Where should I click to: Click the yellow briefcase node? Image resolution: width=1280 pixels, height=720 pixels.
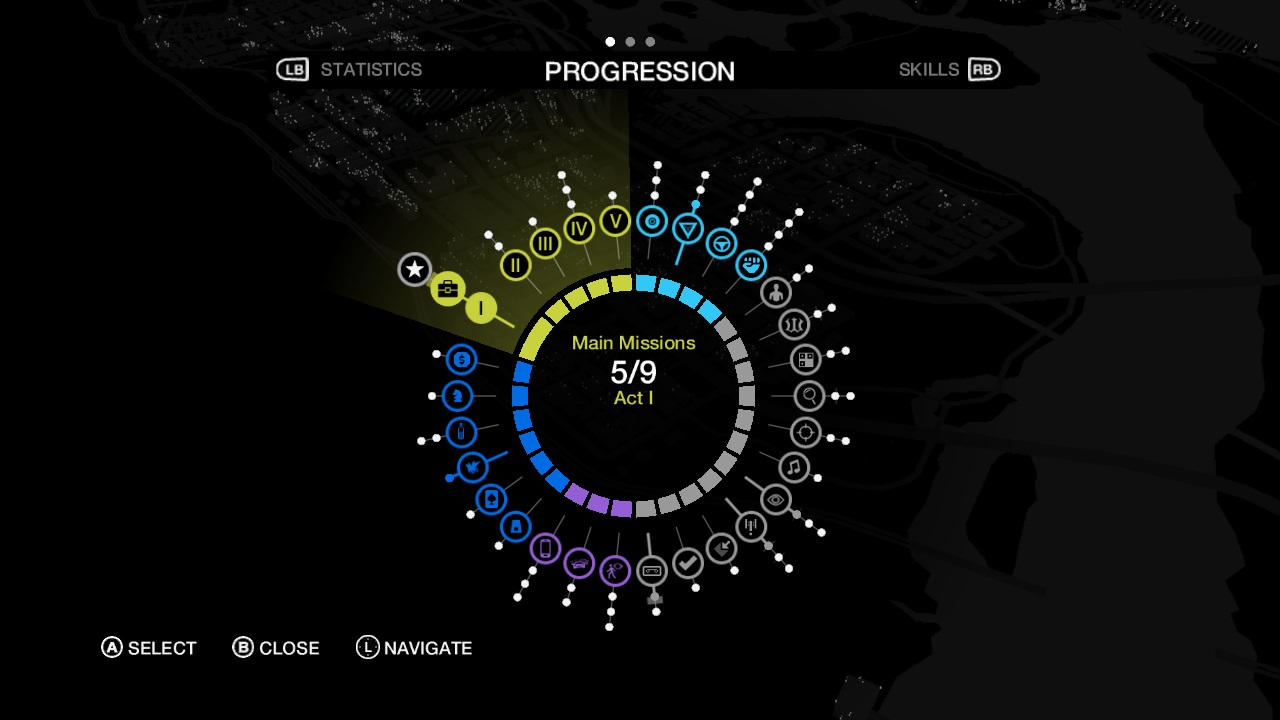(448, 290)
